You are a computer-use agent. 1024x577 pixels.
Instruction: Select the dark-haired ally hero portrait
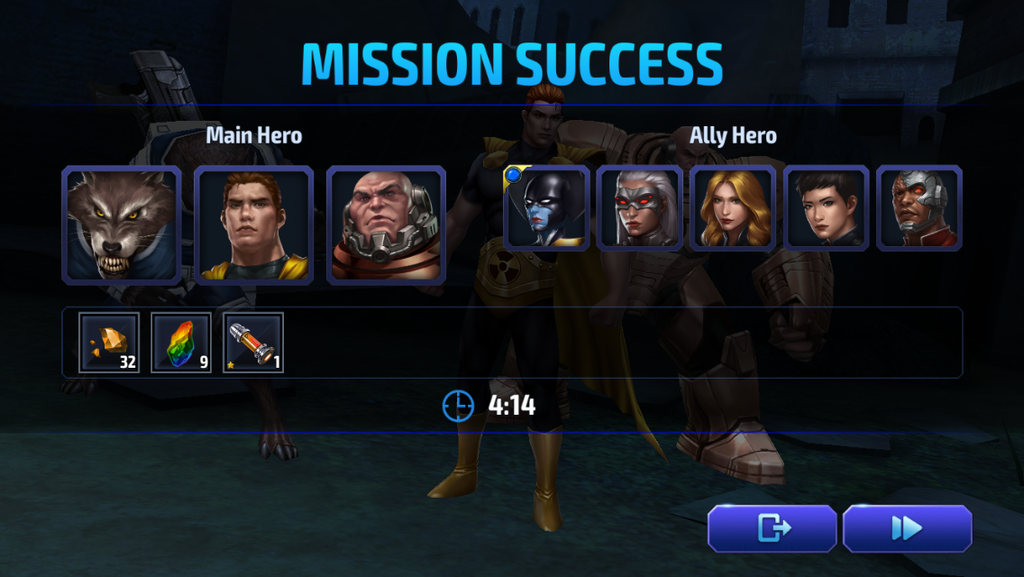826,208
